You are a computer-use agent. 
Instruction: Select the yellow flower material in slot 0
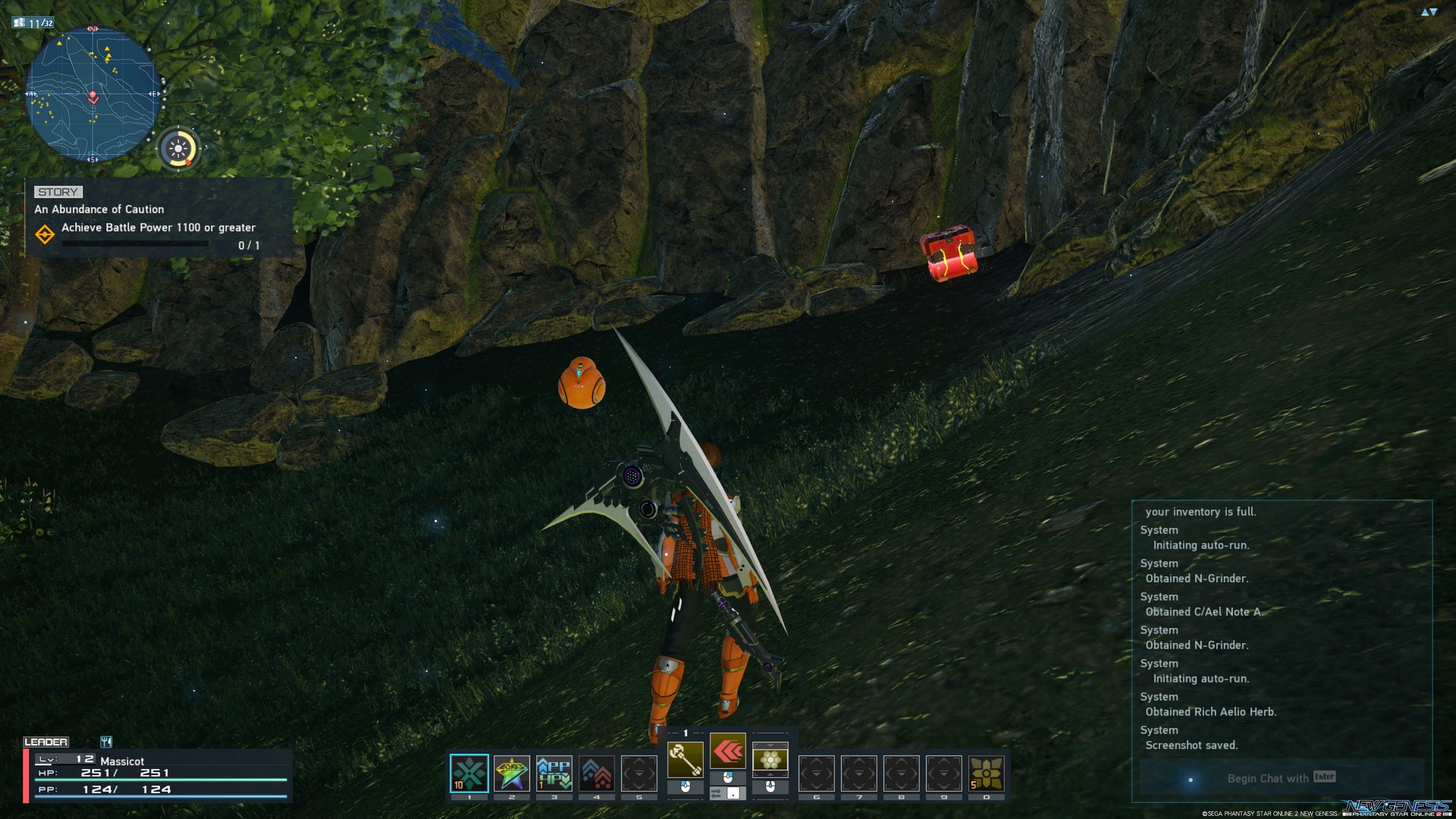[x=986, y=773]
